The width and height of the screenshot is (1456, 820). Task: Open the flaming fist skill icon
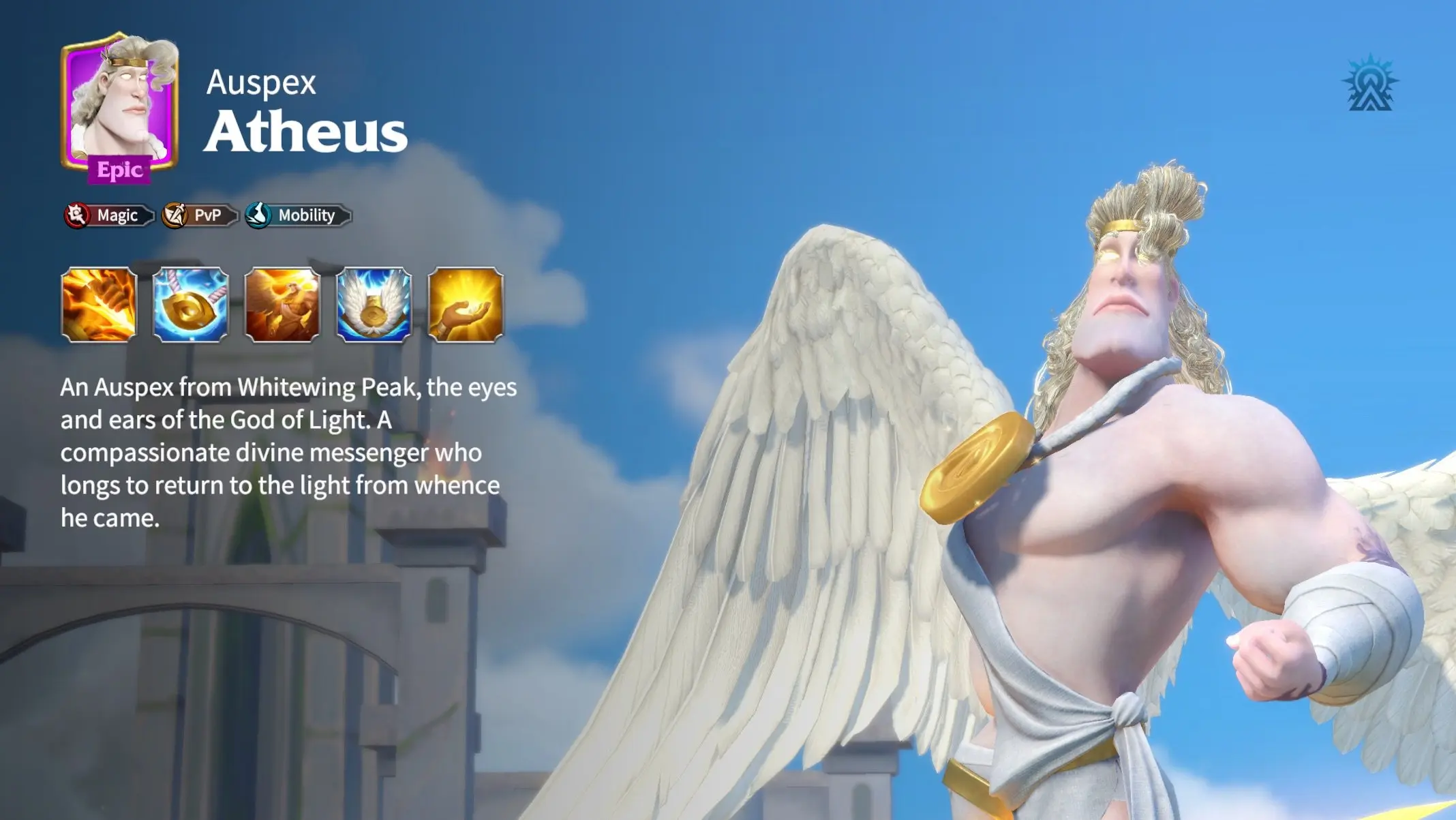coord(99,304)
